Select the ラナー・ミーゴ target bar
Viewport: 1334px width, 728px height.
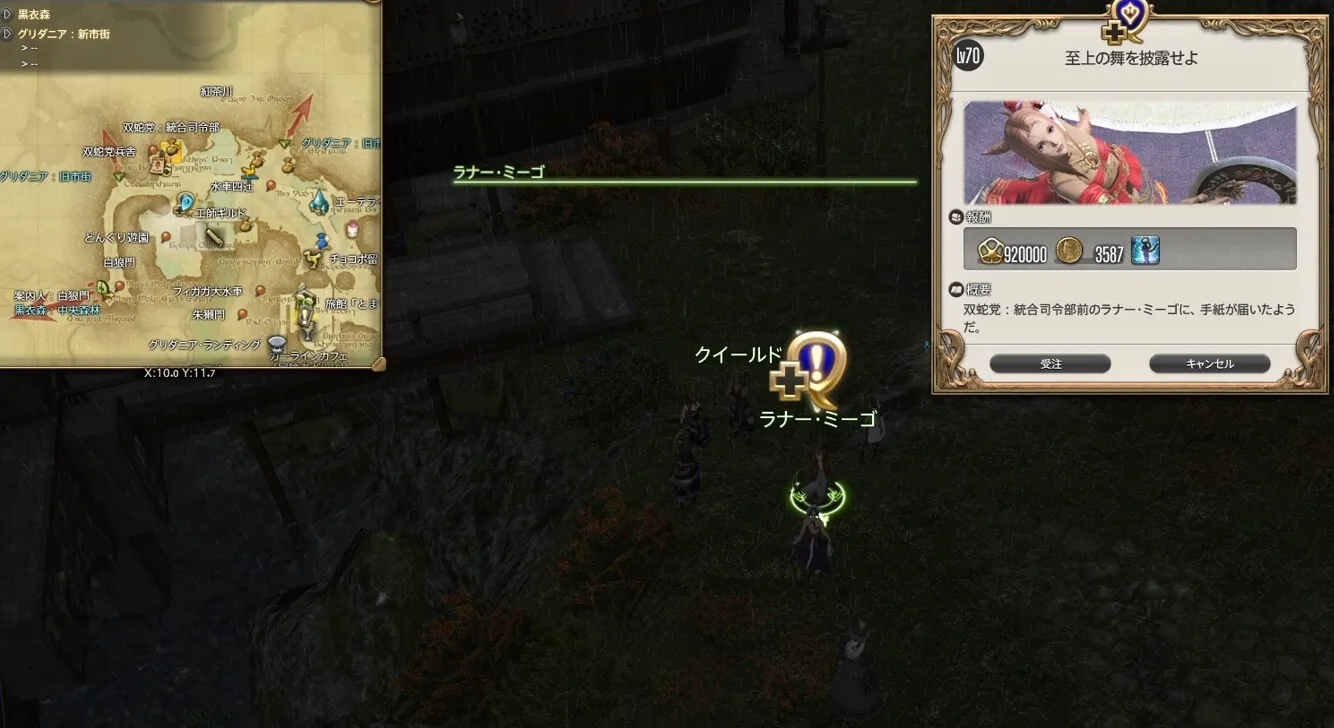(685, 181)
